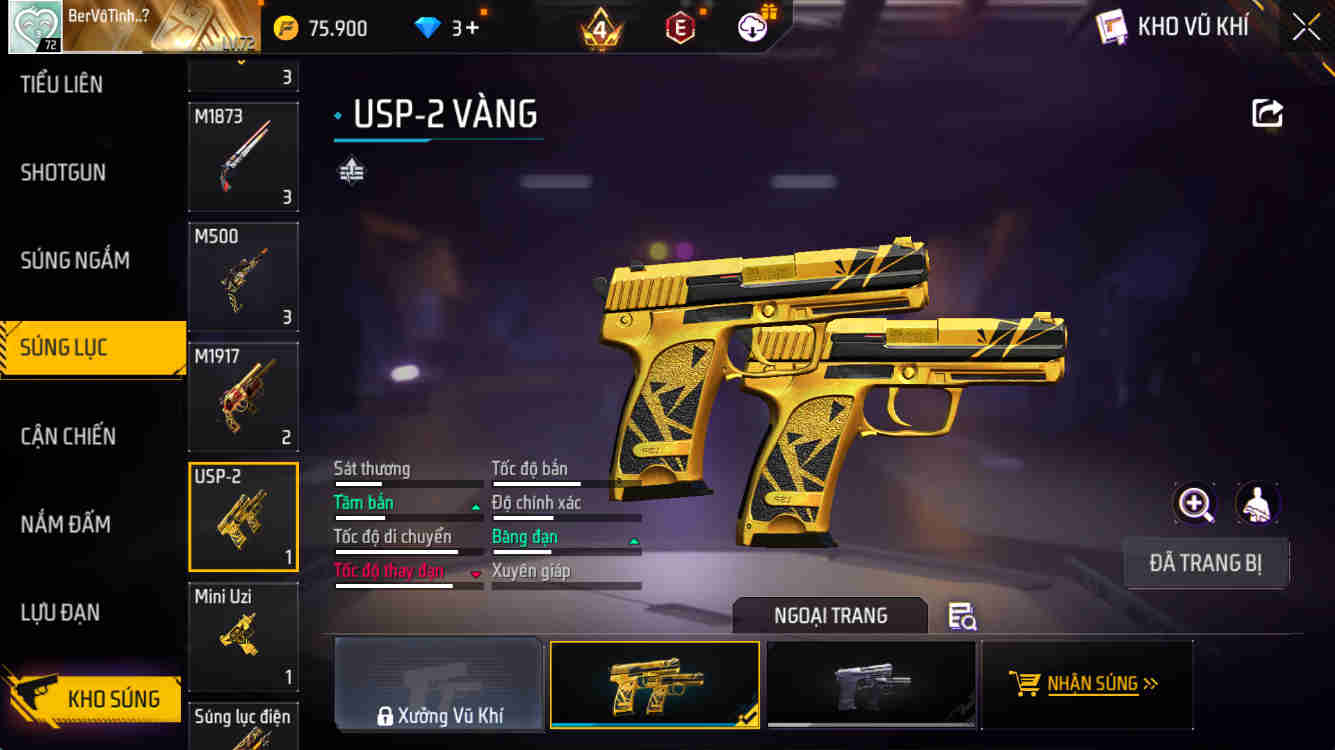Open the cloud download gift icon
The width and height of the screenshot is (1335, 750).
pyautogui.click(x=753, y=27)
